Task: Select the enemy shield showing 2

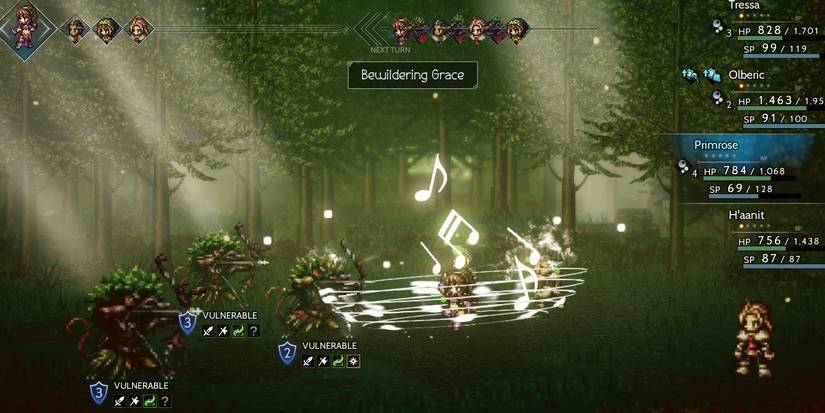Action: pos(287,352)
